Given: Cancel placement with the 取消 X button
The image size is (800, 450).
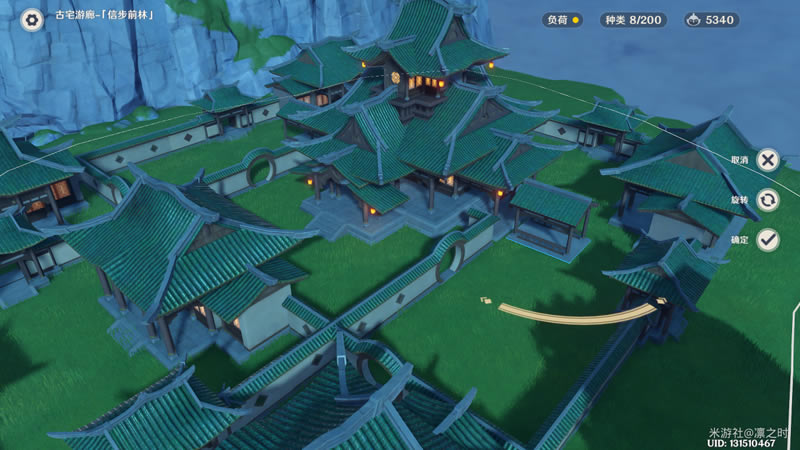Looking at the screenshot, I should point(767,160).
